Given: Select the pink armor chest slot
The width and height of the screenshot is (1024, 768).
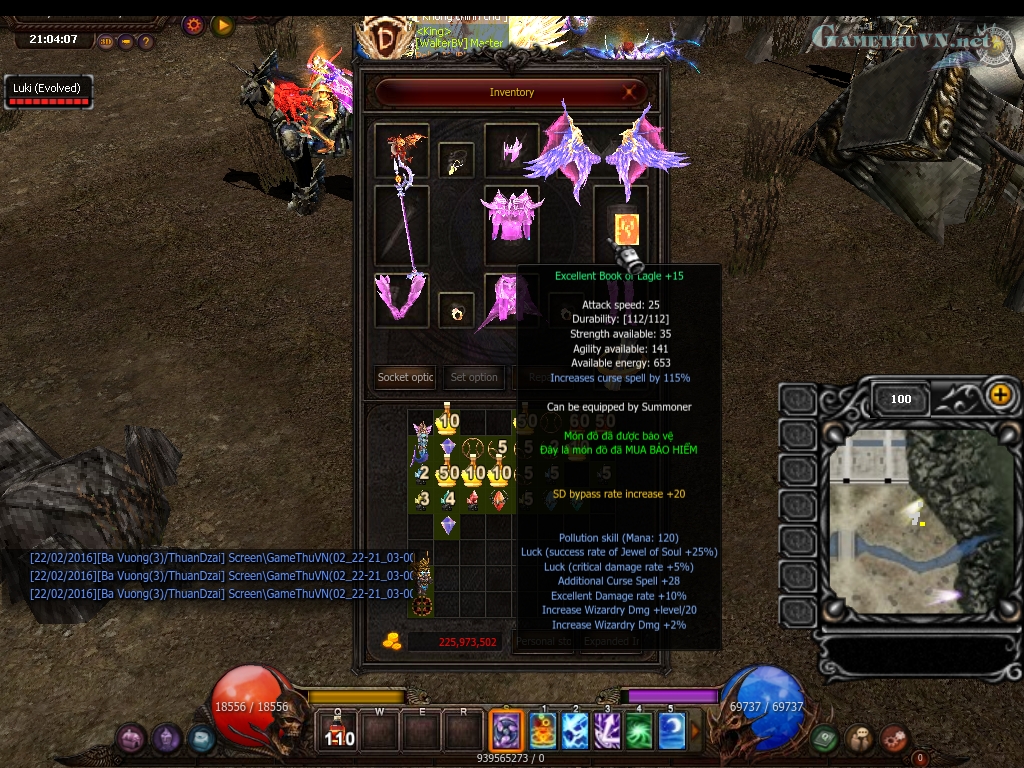Looking at the screenshot, I should 511,213.
